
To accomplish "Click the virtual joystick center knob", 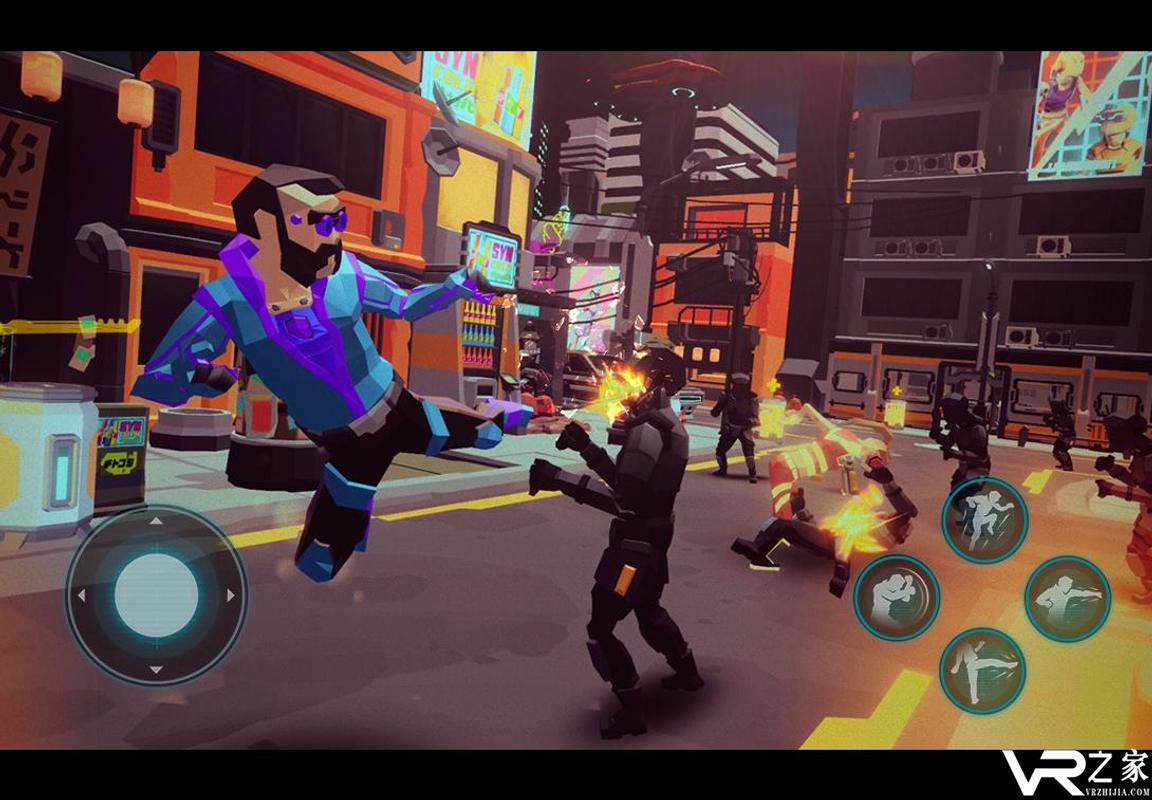I will [x=156, y=595].
